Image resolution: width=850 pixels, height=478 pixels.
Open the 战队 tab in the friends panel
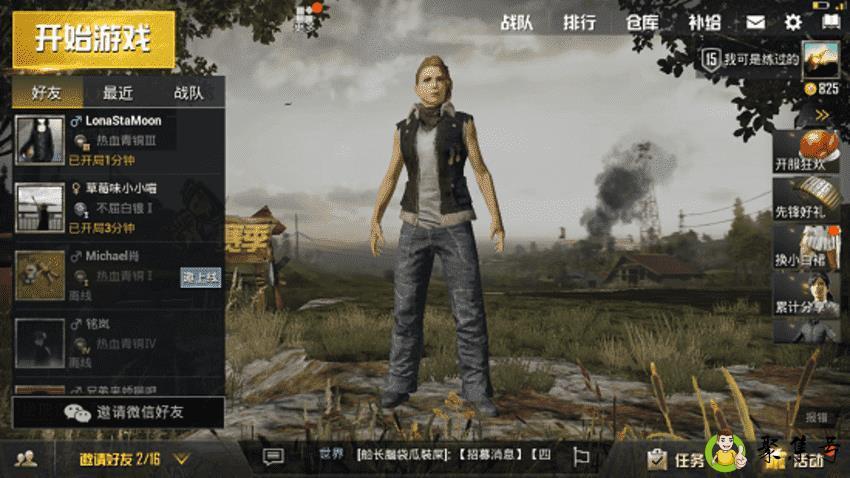(x=188, y=93)
